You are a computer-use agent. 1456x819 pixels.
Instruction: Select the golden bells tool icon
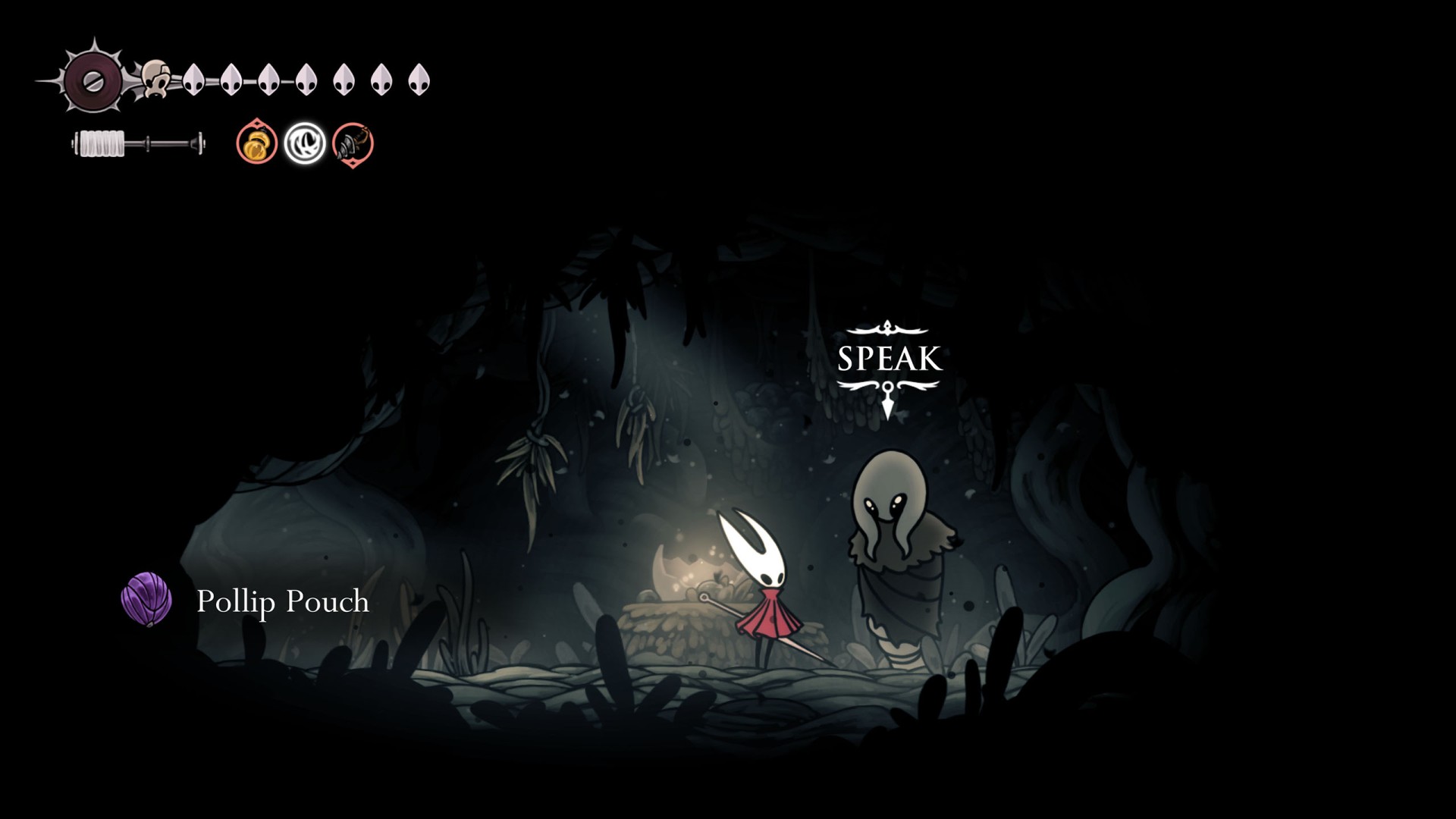pyautogui.click(x=256, y=143)
